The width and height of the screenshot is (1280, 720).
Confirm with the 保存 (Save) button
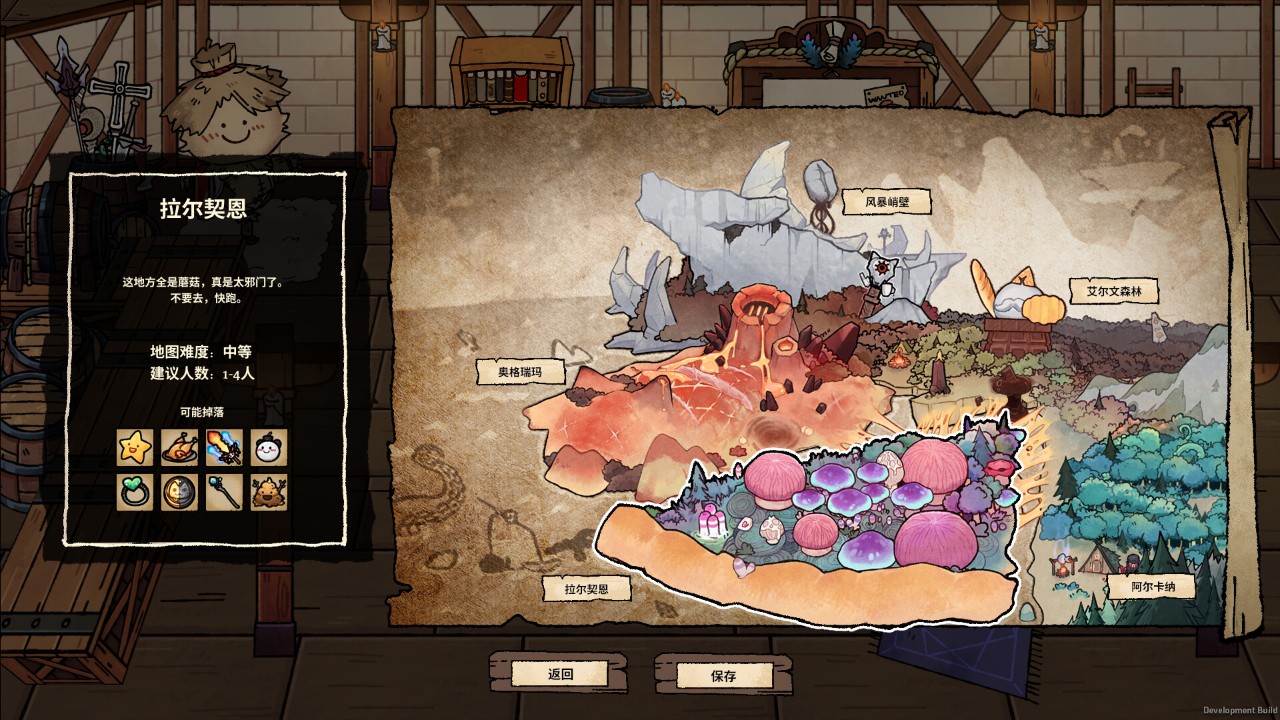click(723, 676)
